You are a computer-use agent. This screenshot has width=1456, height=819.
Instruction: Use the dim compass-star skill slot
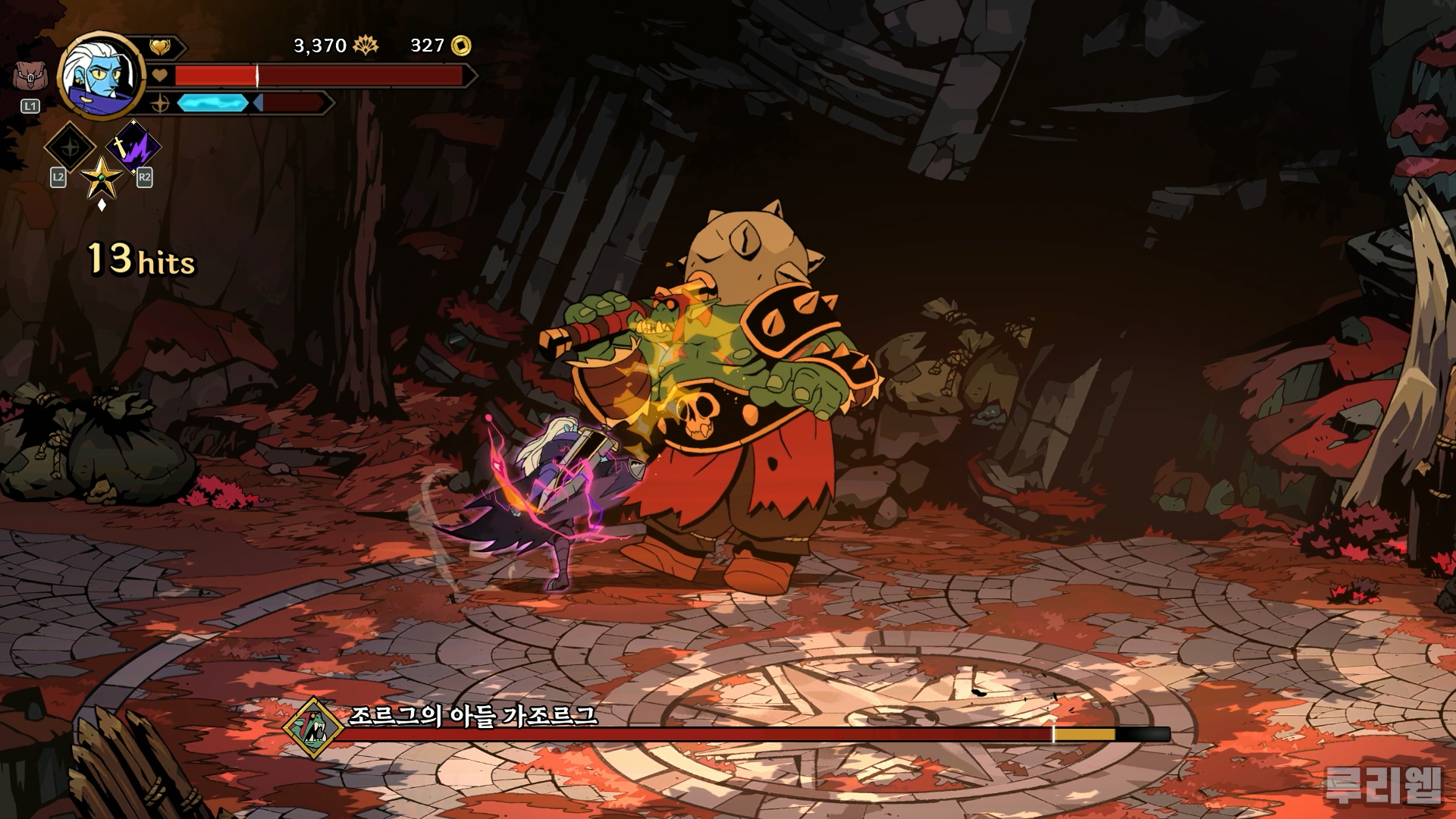tap(70, 147)
